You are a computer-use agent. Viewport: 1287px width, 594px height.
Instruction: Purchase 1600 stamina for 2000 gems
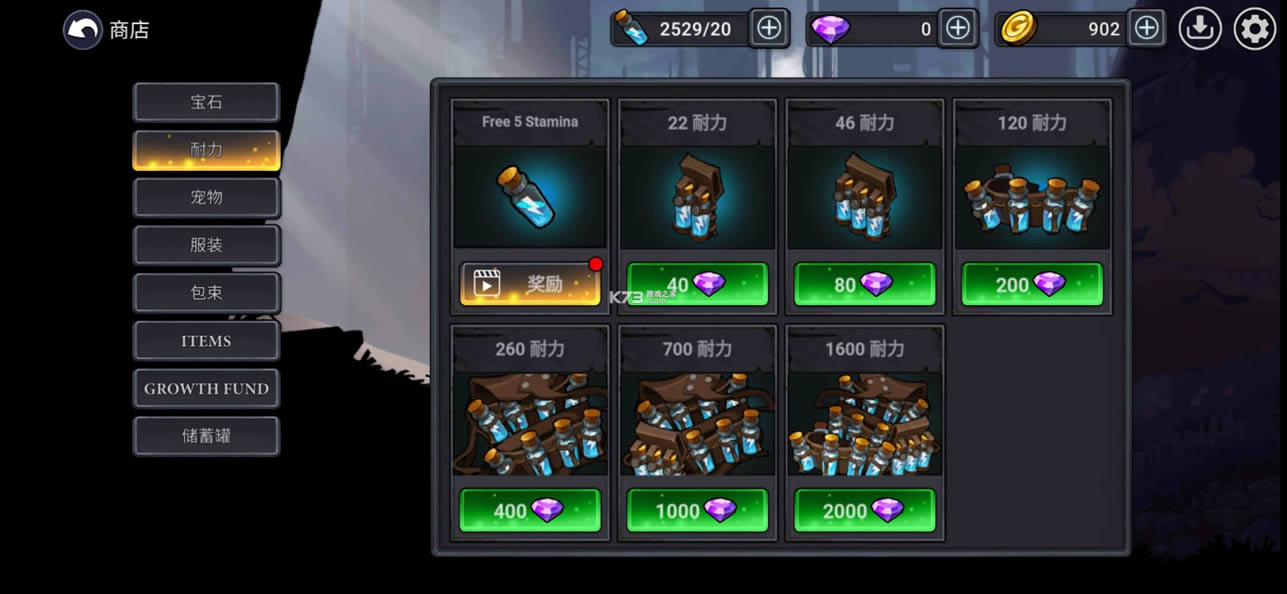click(x=864, y=511)
